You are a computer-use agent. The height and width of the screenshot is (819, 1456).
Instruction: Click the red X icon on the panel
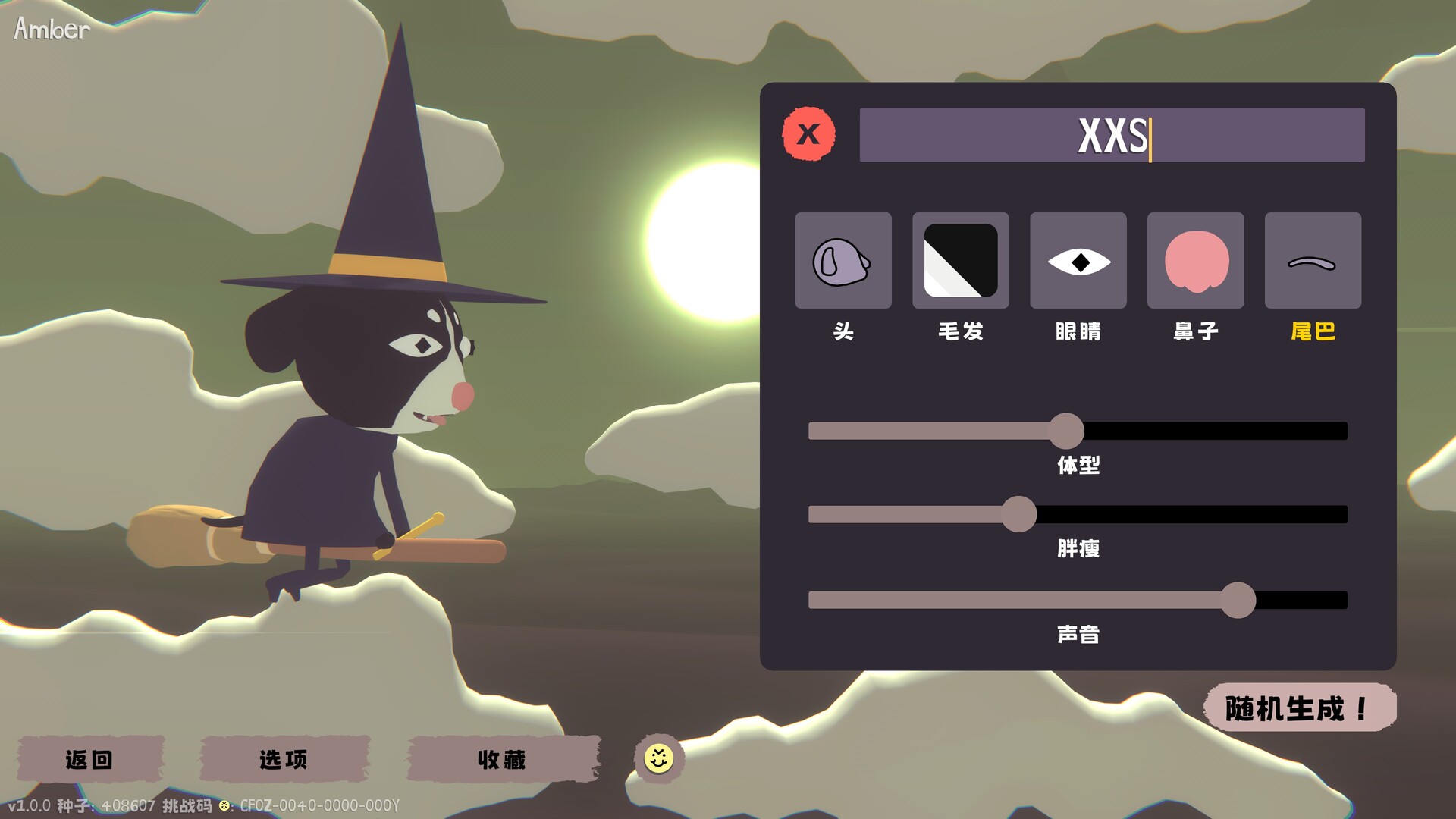pos(808,135)
